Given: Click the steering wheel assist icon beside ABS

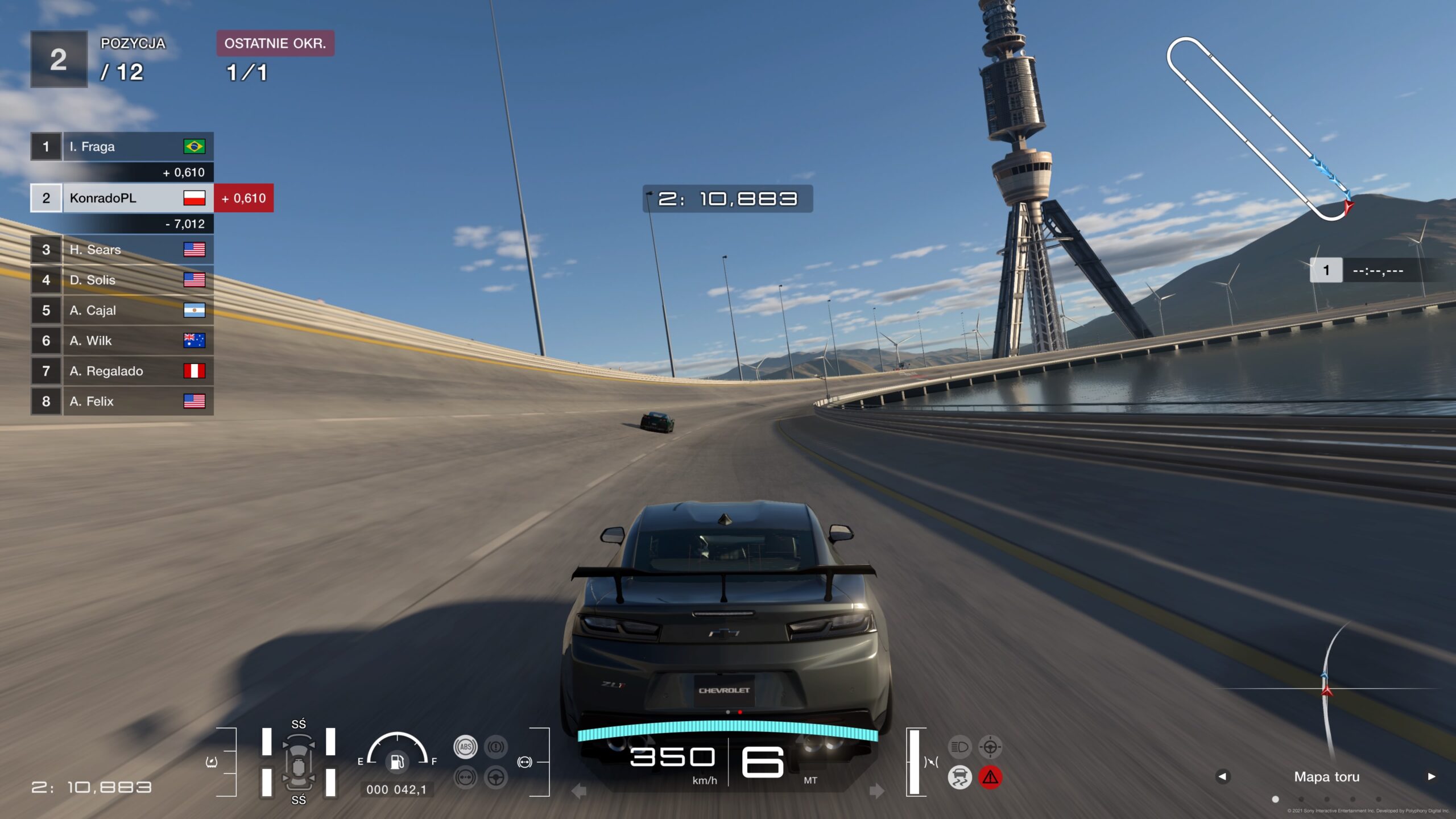Looking at the screenshot, I should coord(496,777).
